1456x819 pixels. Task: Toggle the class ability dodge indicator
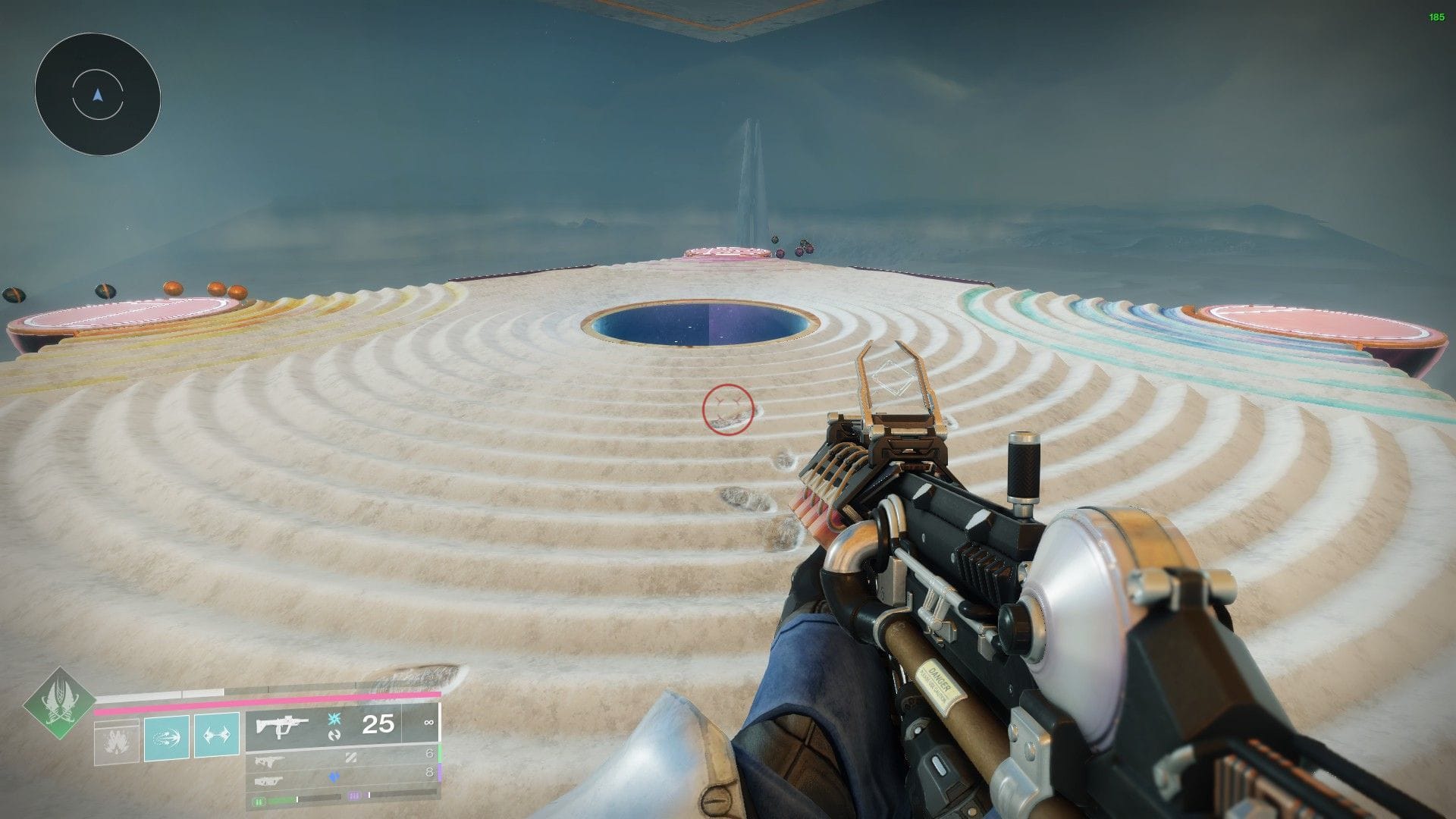tap(118, 741)
